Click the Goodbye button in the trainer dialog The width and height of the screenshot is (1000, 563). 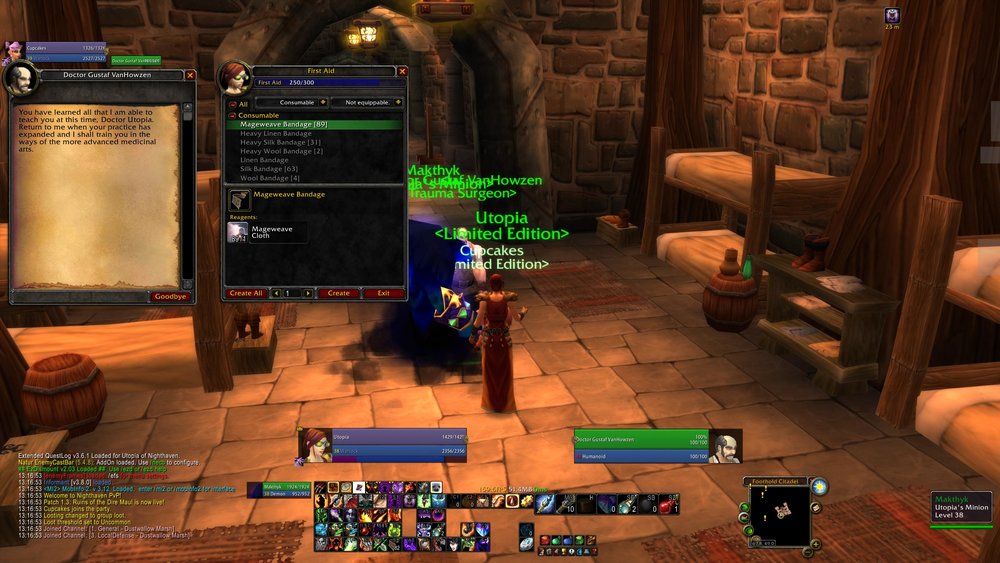171,296
